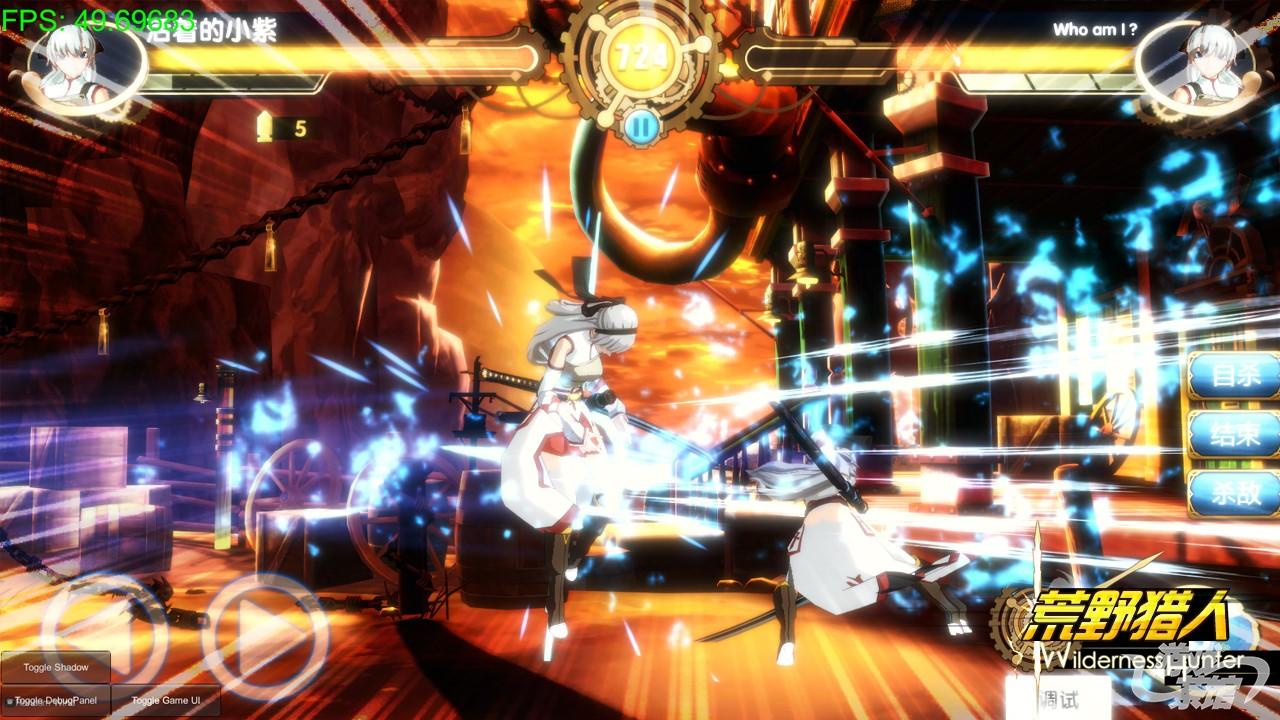Toggle the Game UI visibility
The height and width of the screenshot is (720, 1280).
[166, 701]
